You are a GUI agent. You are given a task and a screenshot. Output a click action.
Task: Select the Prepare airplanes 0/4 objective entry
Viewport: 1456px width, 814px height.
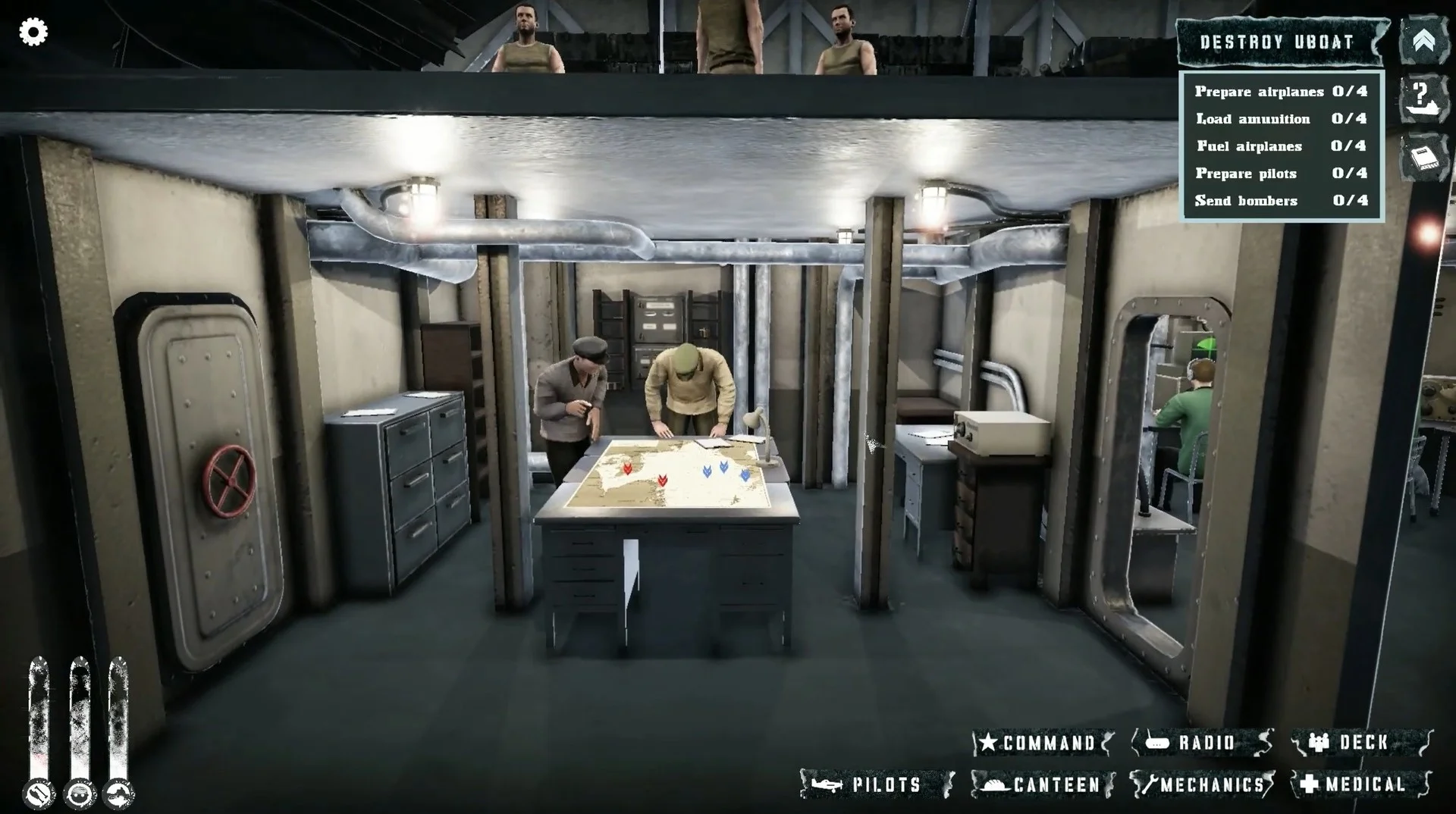click(x=1282, y=91)
